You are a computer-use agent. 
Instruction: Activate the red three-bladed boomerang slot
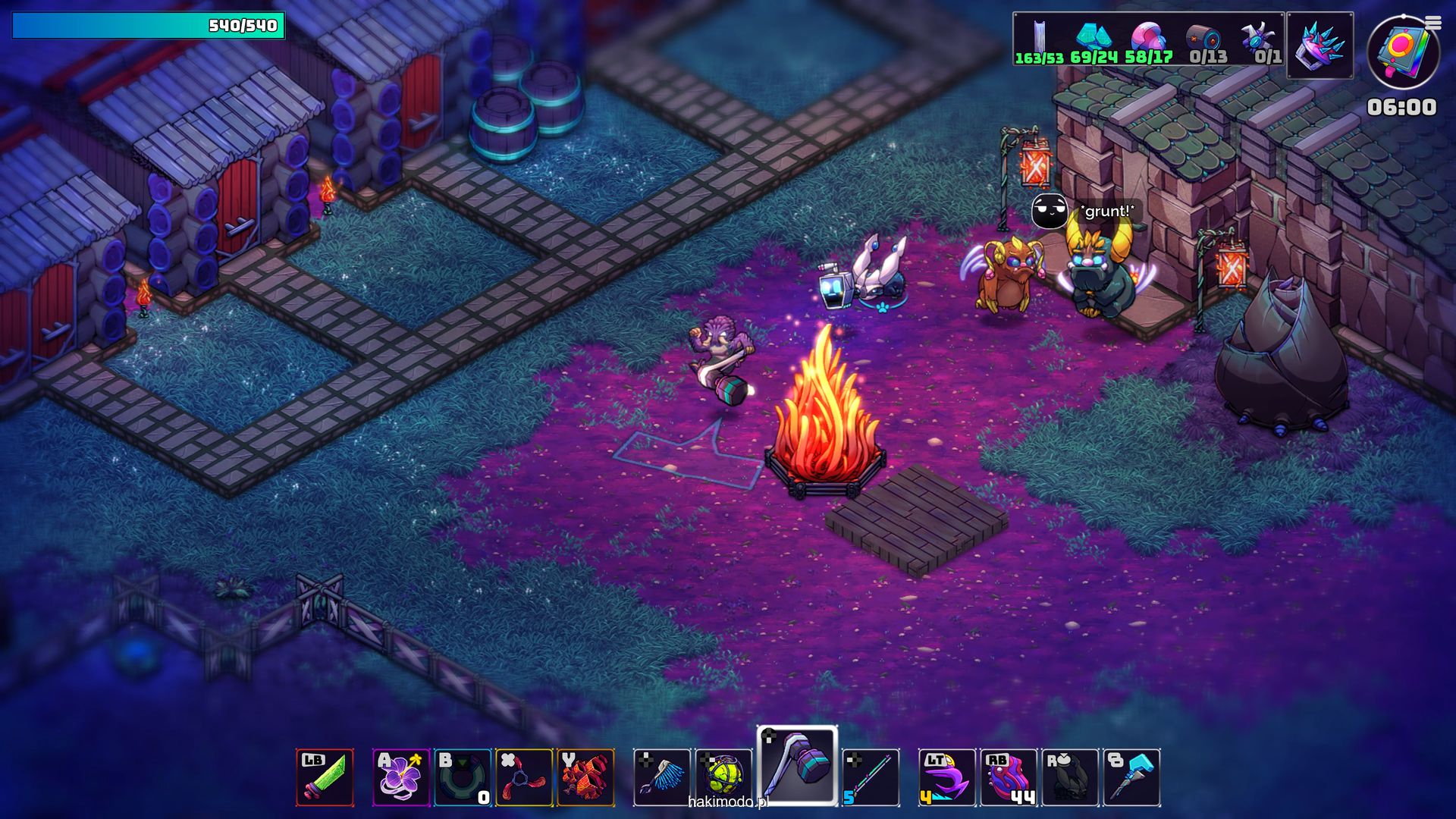[524, 777]
